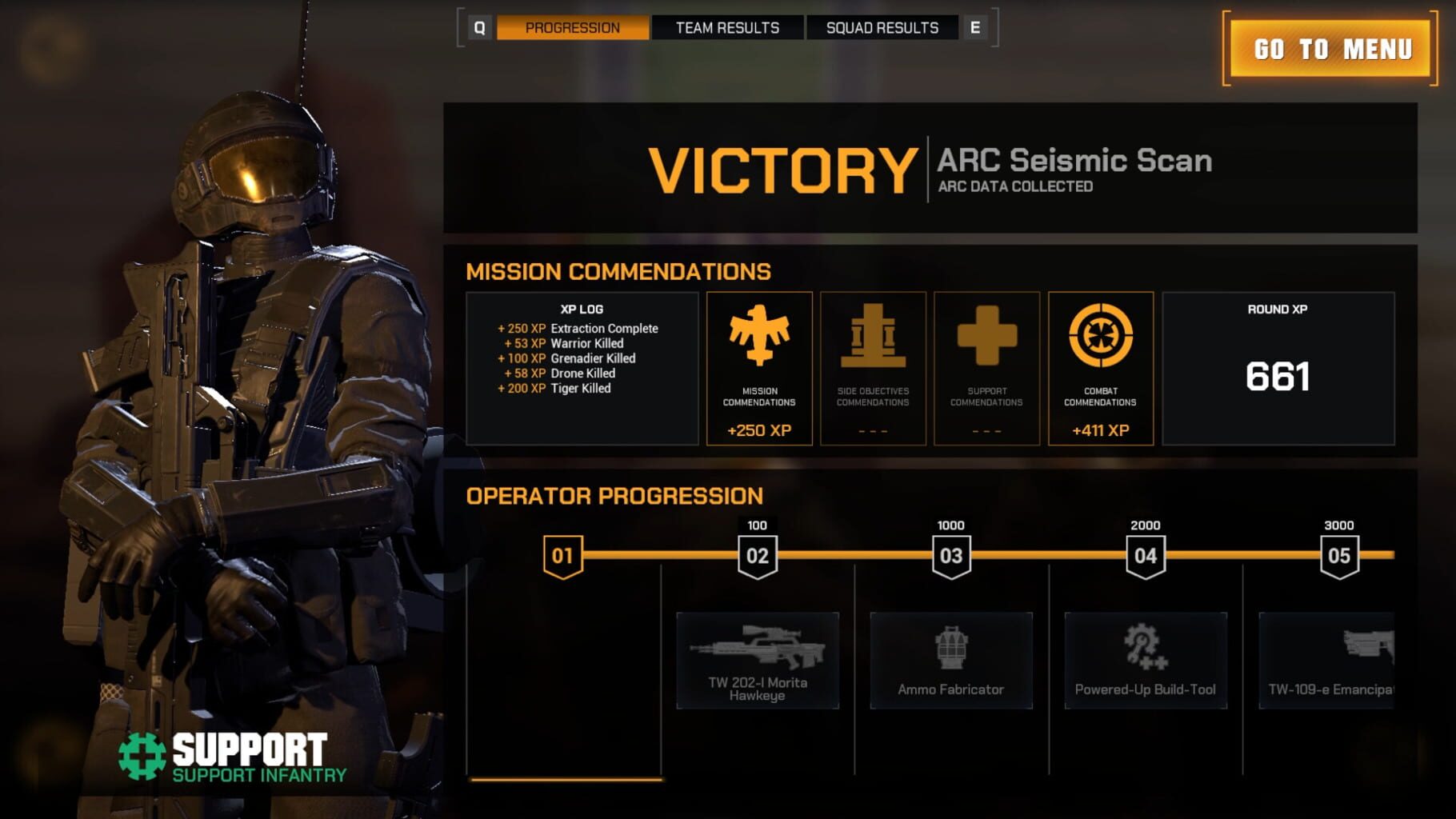Select the TW 202-I Morita Hawkeye weapon icon
Screen dimensions: 1456x819
click(758, 649)
